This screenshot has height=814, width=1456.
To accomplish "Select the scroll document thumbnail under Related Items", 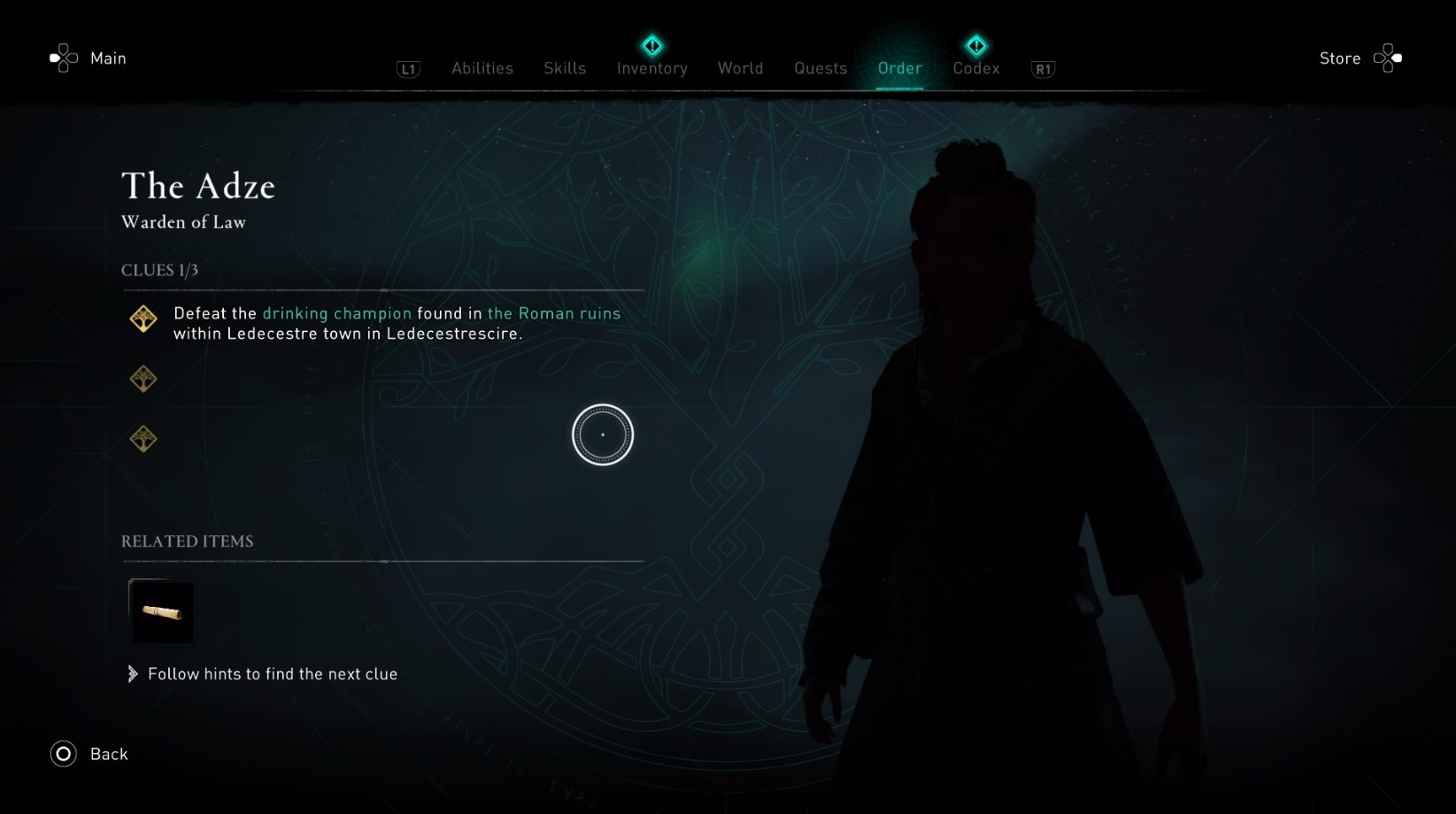I will 163,611.
